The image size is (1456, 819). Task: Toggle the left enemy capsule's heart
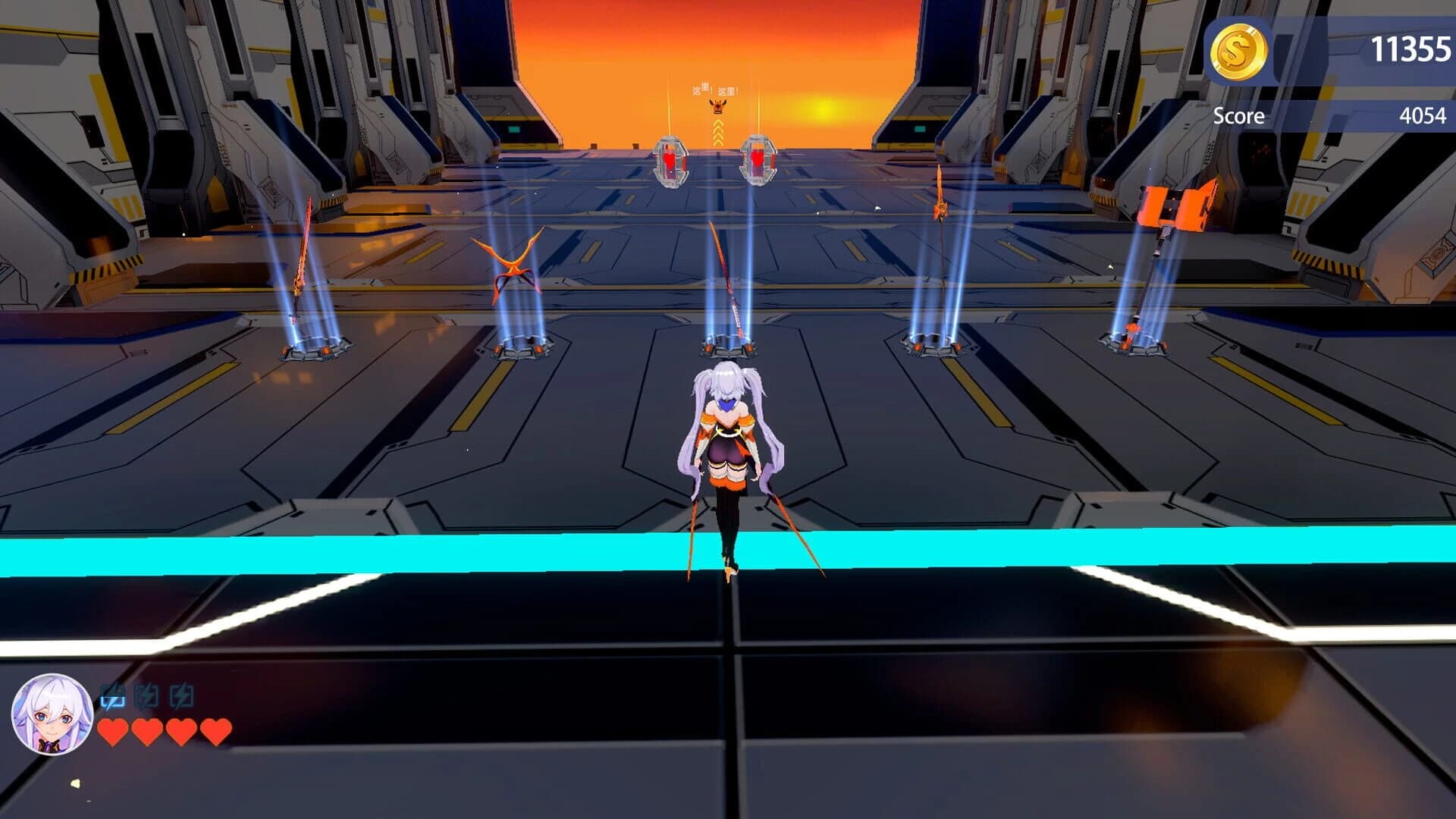[670, 159]
